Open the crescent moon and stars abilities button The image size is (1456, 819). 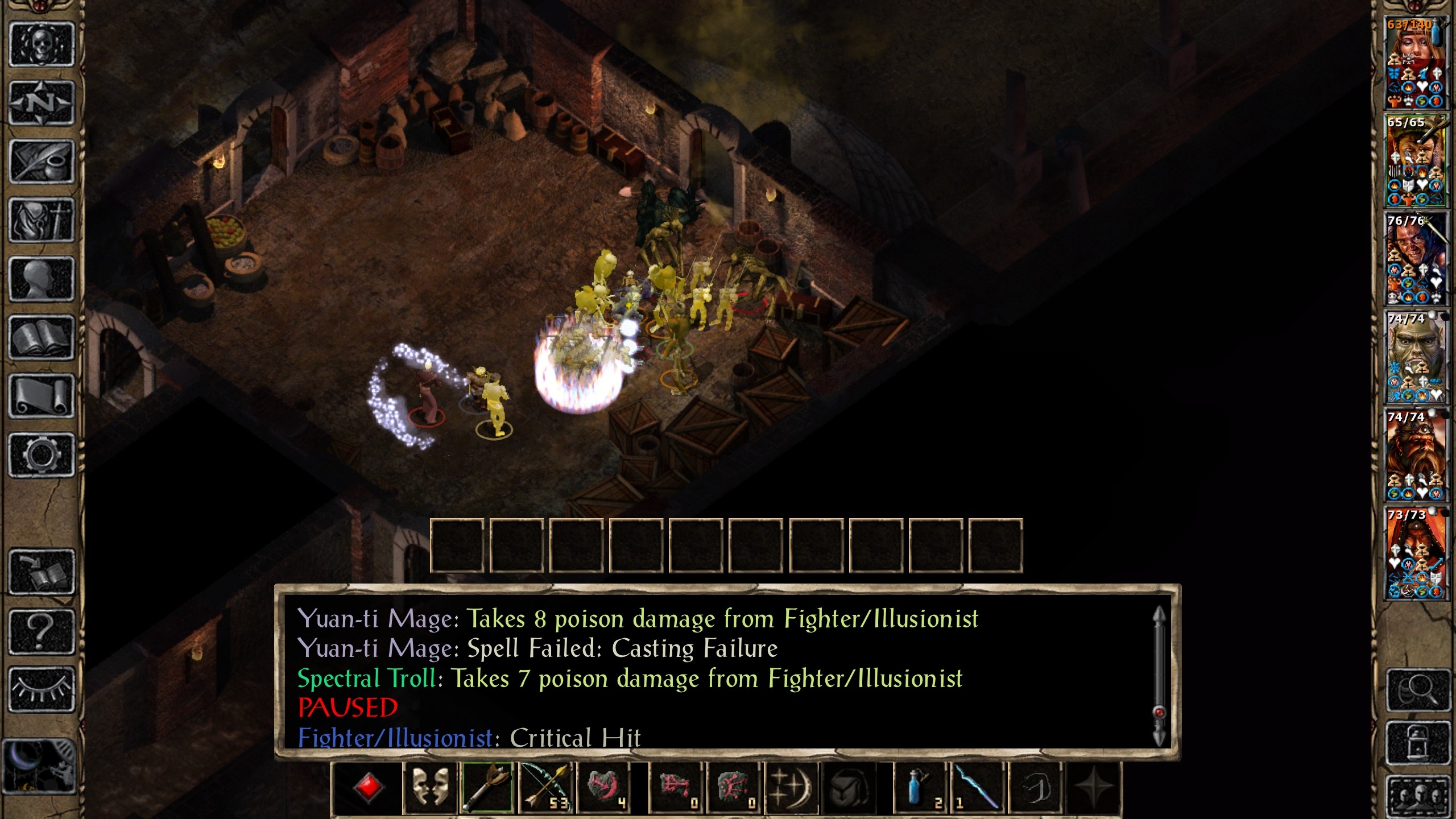click(790, 787)
